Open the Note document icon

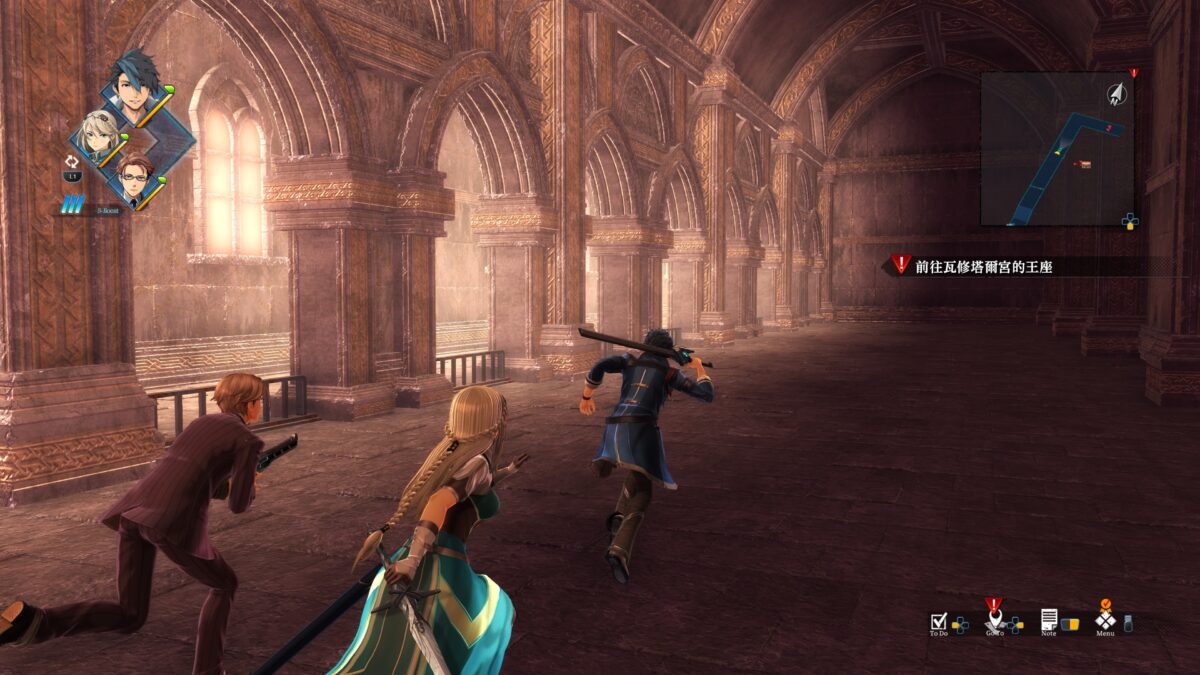pos(1049,620)
